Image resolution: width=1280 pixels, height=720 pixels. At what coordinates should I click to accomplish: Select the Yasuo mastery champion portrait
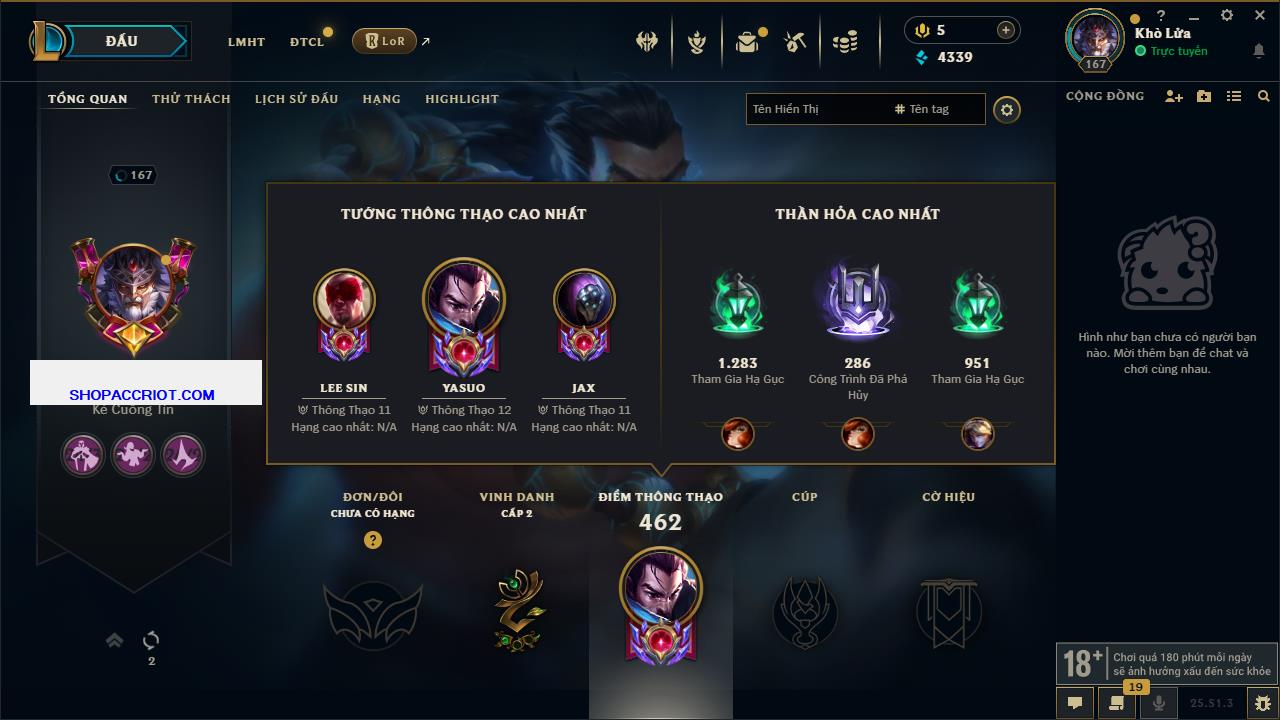point(463,300)
